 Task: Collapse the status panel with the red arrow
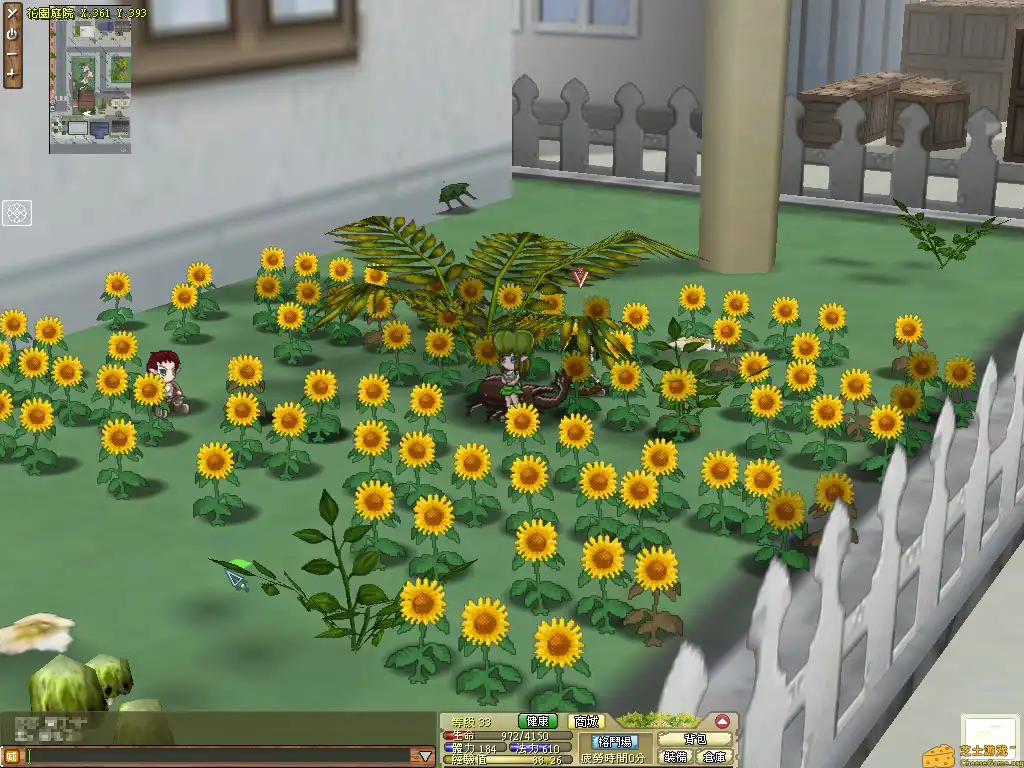click(722, 721)
